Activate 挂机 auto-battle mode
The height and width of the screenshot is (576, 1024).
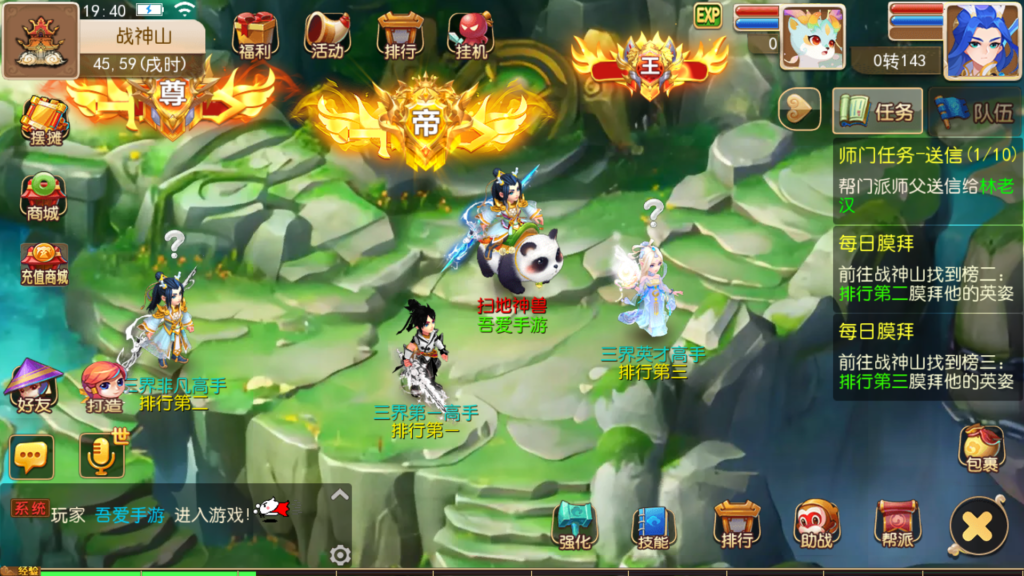[470, 36]
